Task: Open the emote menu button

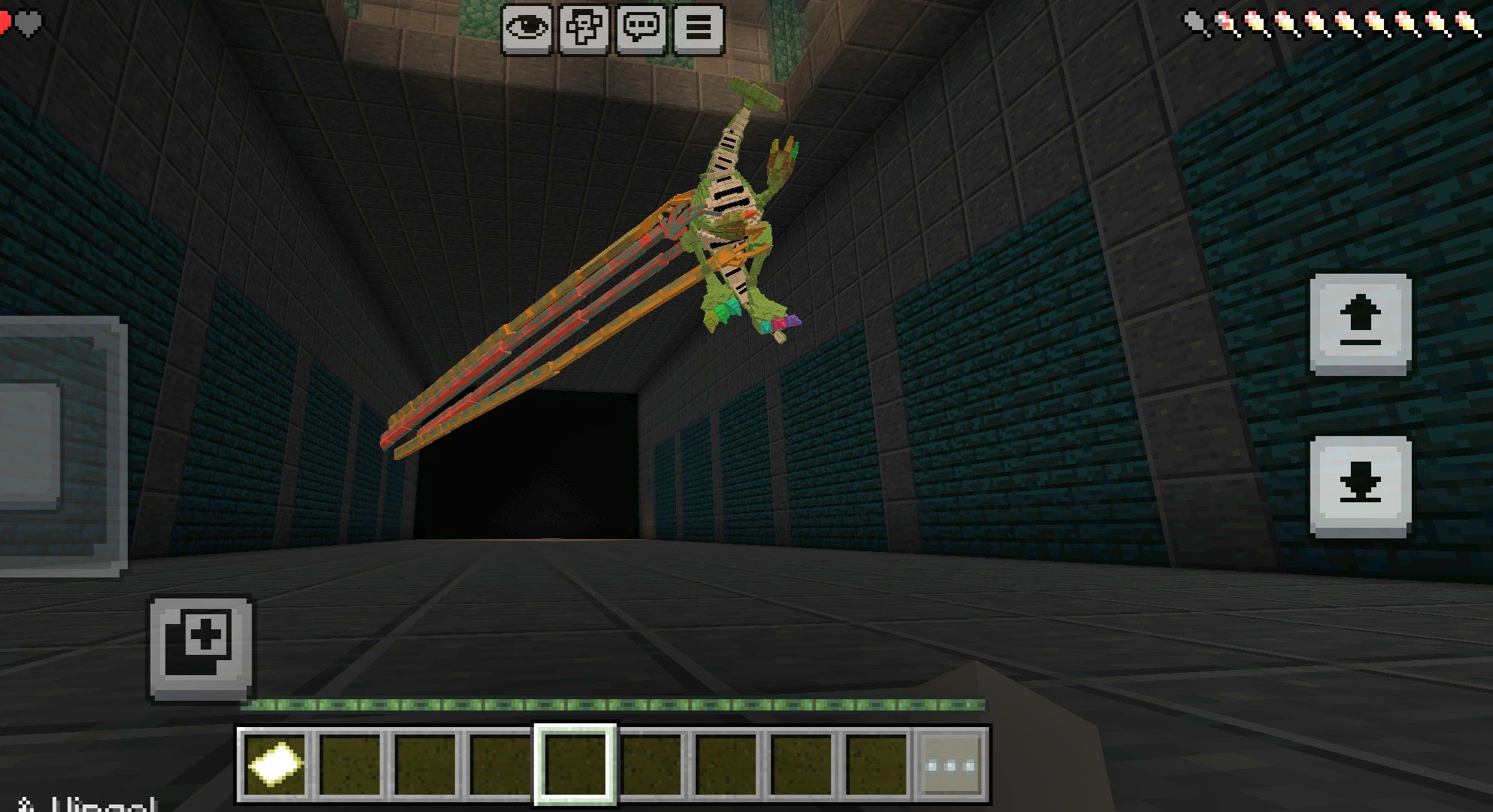Action: (584, 29)
